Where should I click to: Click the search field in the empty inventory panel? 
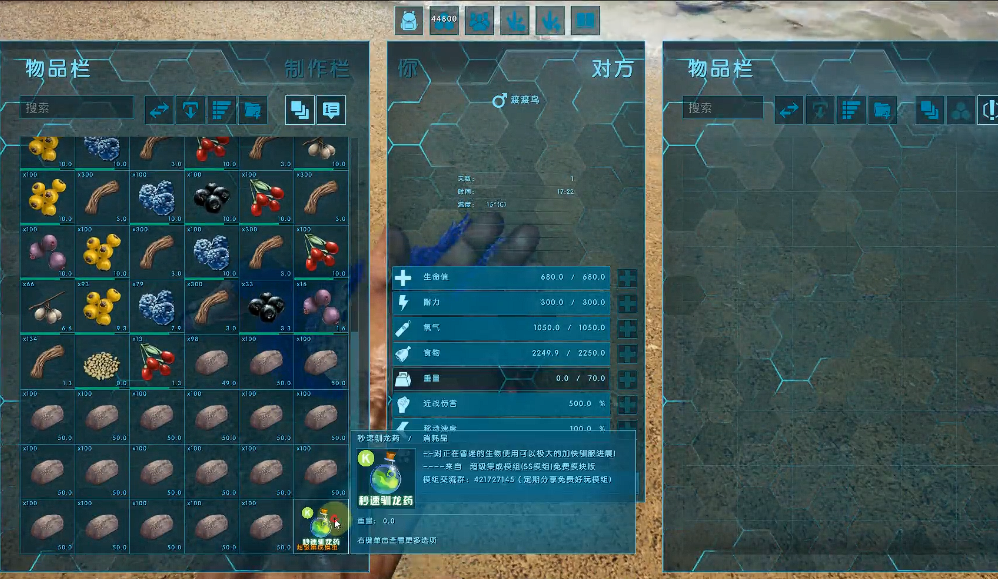(x=722, y=108)
